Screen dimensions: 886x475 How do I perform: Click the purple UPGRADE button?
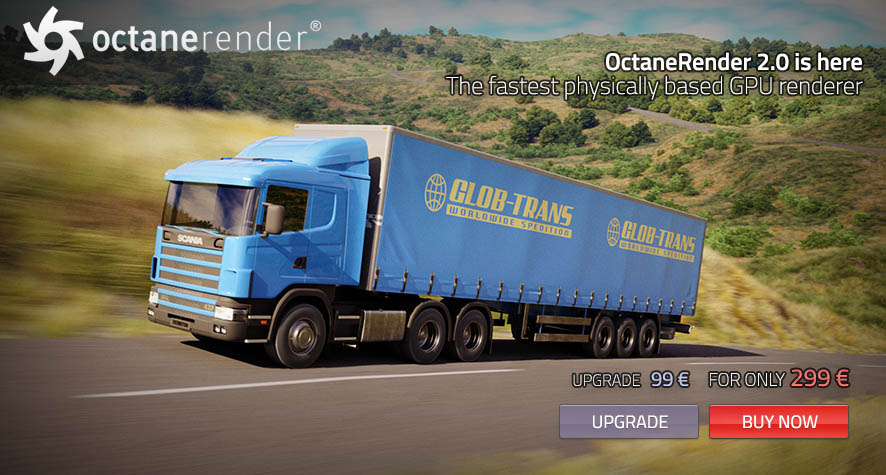pyautogui.click(x=629, y=421)
